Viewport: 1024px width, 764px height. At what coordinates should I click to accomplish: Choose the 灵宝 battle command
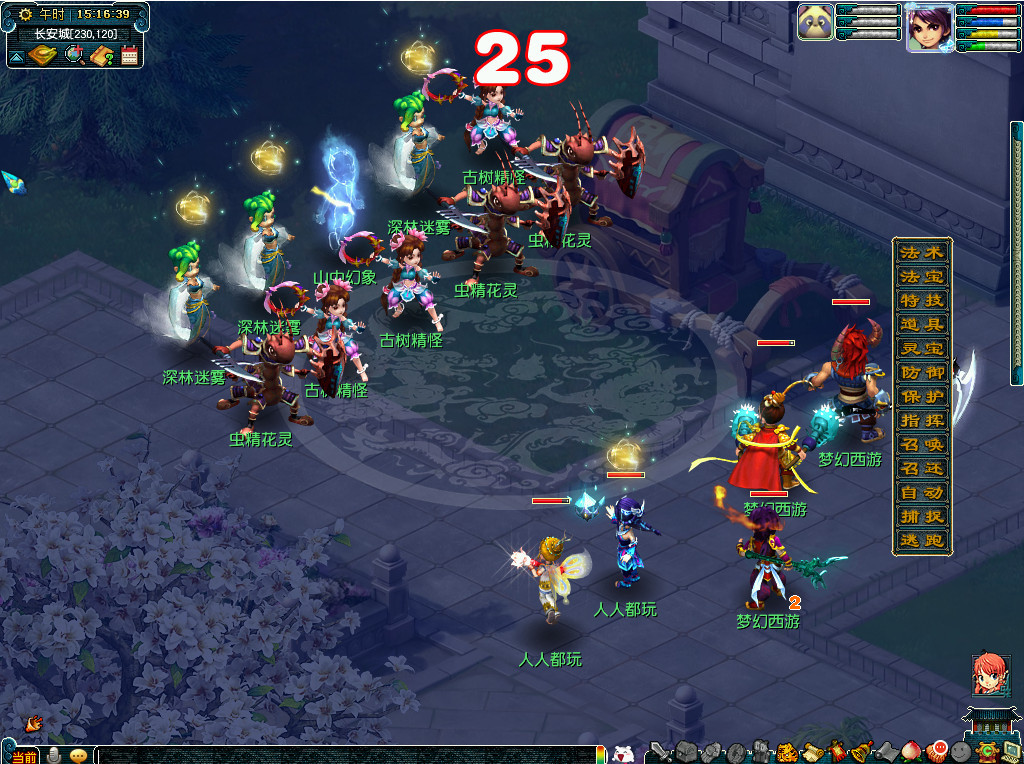tap(922, 348)
